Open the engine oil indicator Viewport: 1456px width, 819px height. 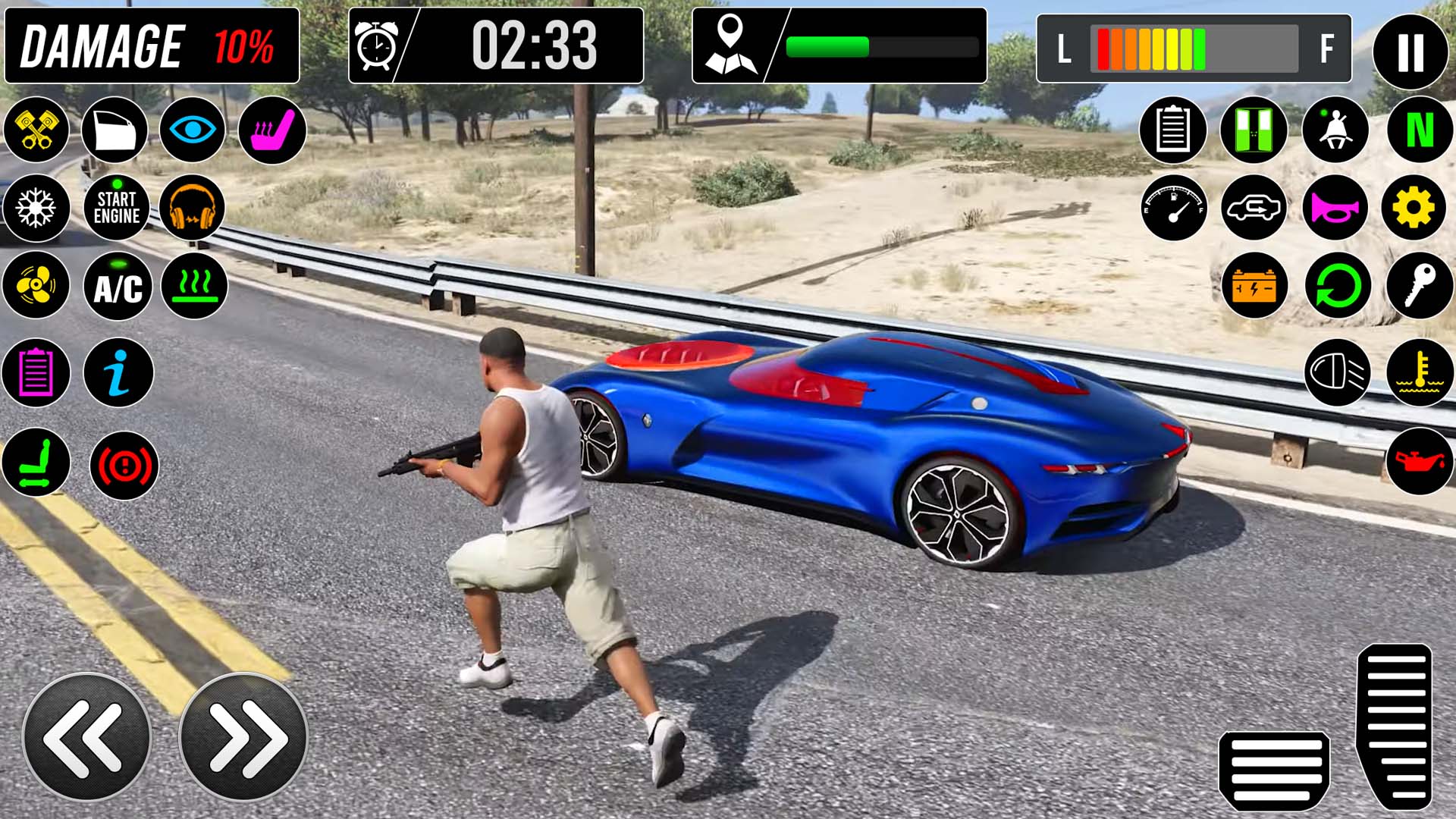(x=1419, y=461)
